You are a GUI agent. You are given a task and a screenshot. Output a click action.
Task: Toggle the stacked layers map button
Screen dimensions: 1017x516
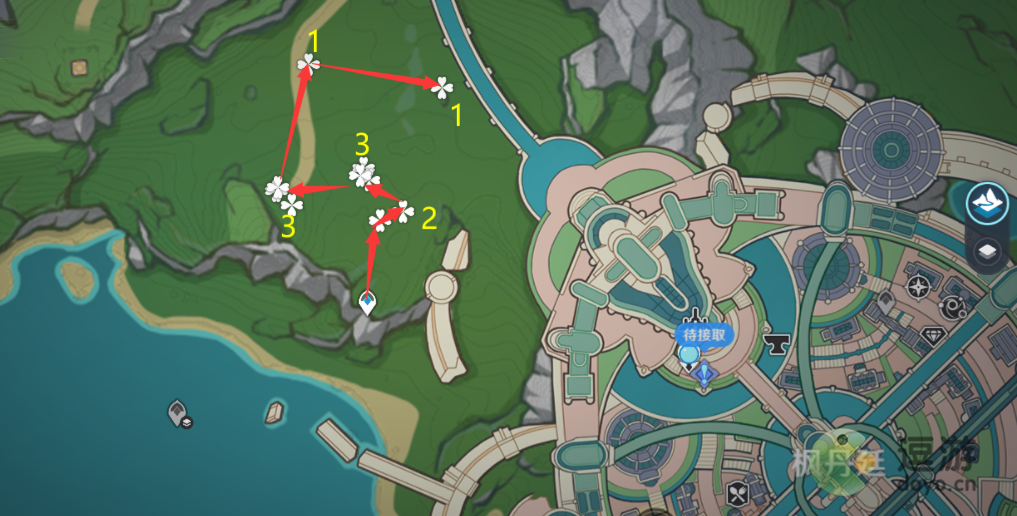pyautogui.click(x=986, y=251)
